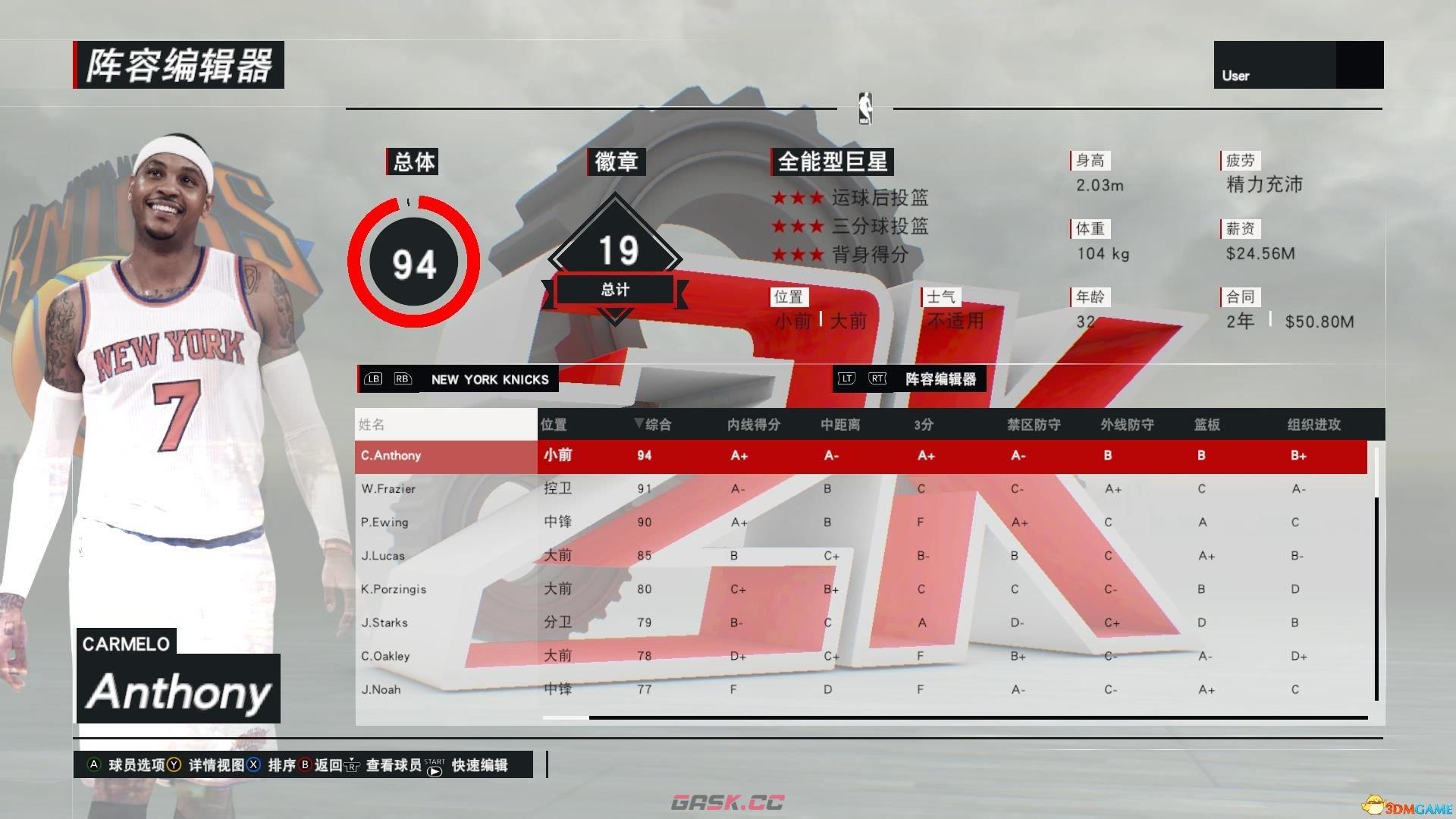The width and height of the screenshot is (1456, 819).
Task: Click the NBA logo at the top
Action: (866, 107)
